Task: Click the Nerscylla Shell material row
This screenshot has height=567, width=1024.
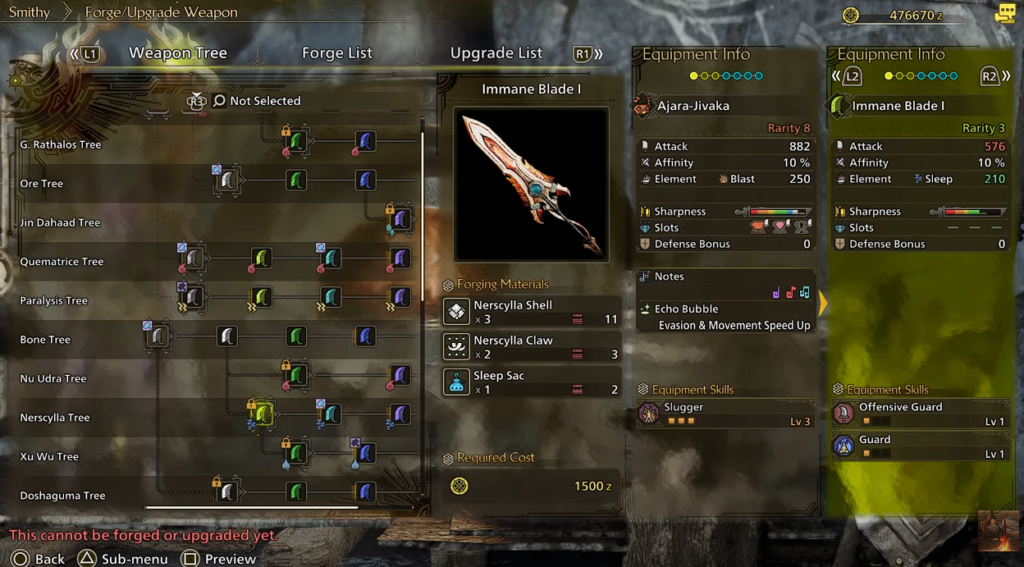Action: 532,312
